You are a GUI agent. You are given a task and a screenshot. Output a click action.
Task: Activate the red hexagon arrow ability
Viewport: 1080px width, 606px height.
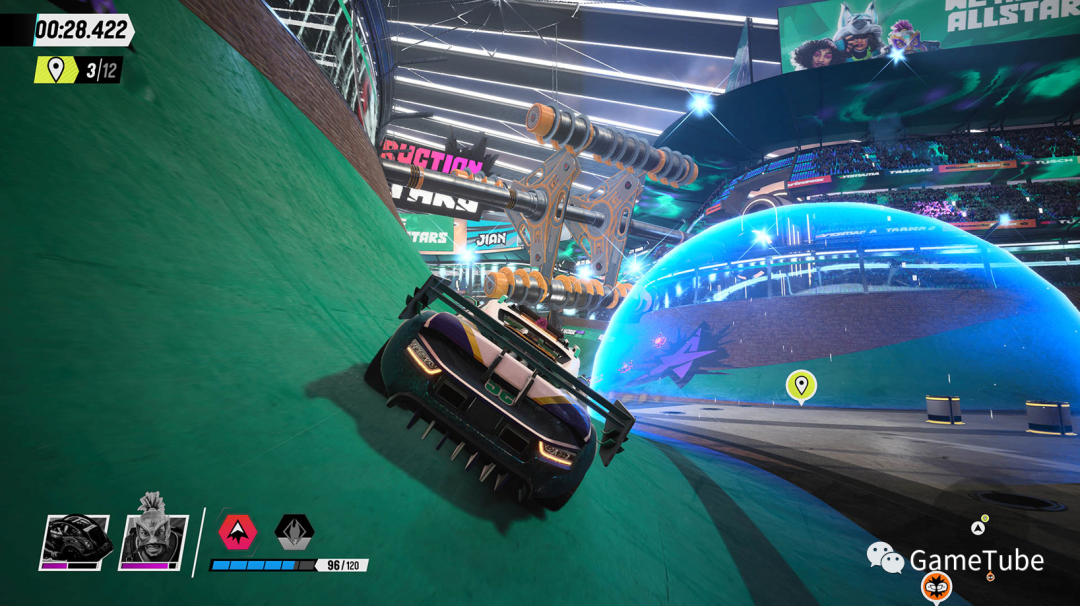(x=238, y=532)
